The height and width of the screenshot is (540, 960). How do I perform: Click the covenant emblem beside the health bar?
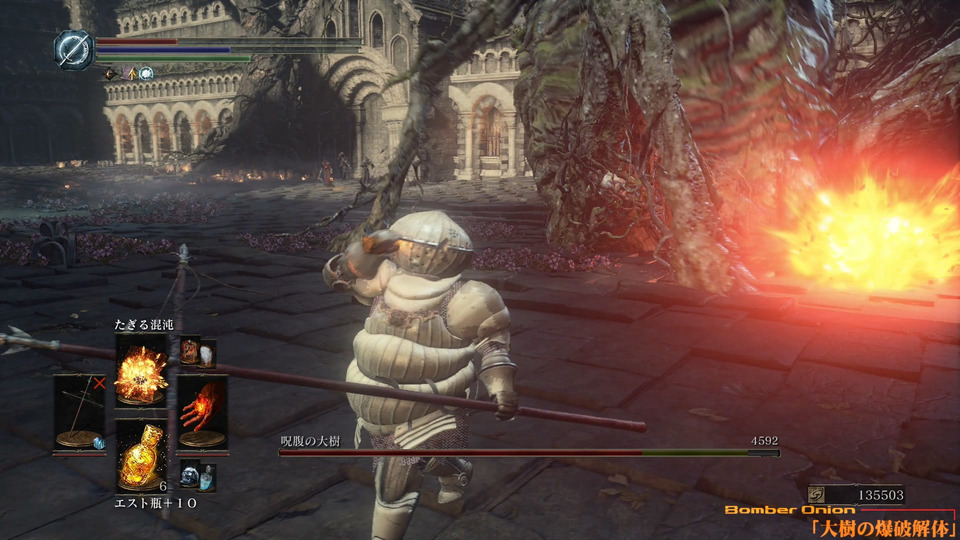coord(73,50)
